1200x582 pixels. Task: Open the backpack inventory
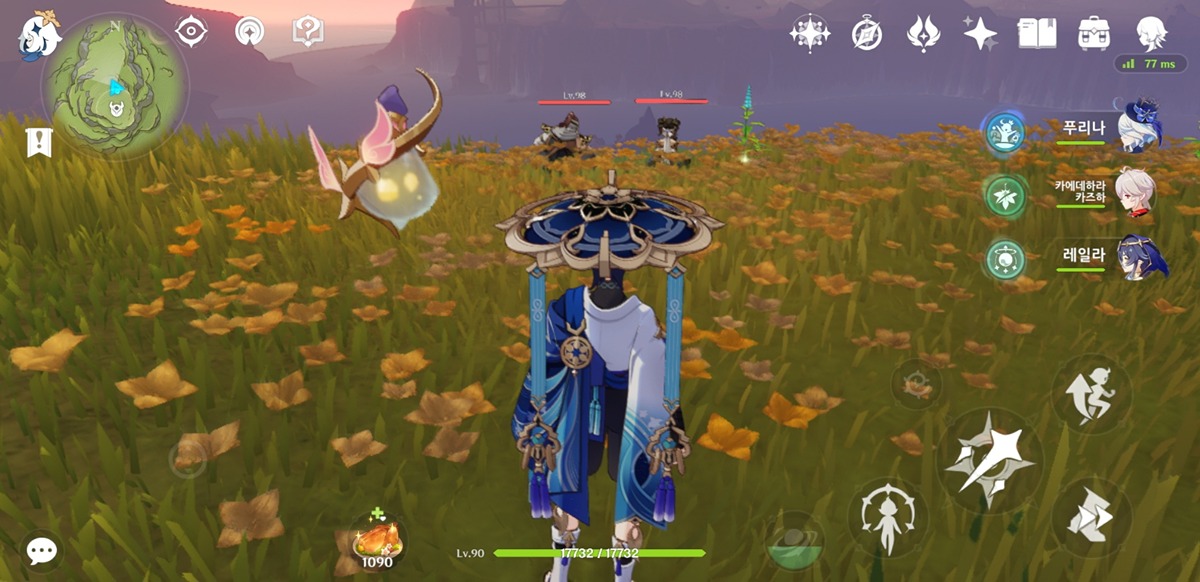click(1094, 33)
